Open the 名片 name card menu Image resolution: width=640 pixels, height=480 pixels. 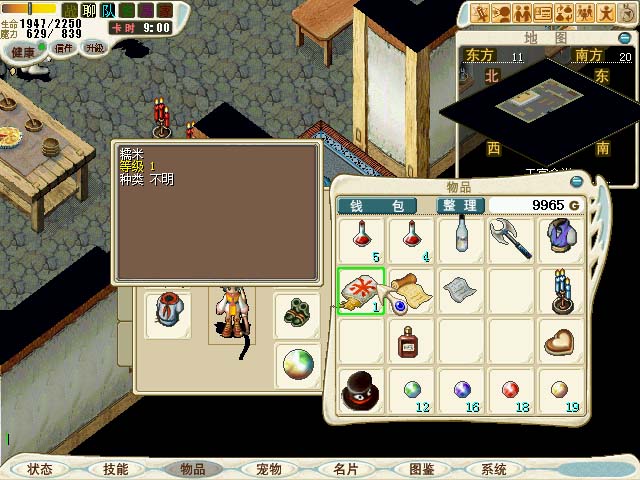pos(344,469)
